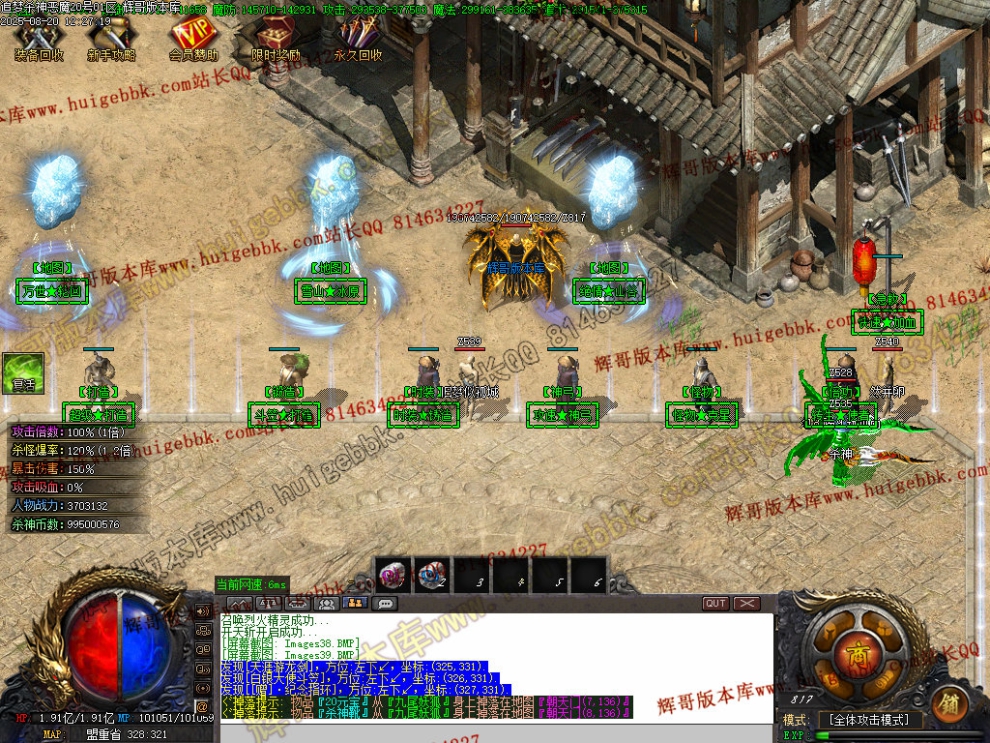Toggle the speaker icon beside chat
This screenshot has height=743, width=990.
coord(204,611)
